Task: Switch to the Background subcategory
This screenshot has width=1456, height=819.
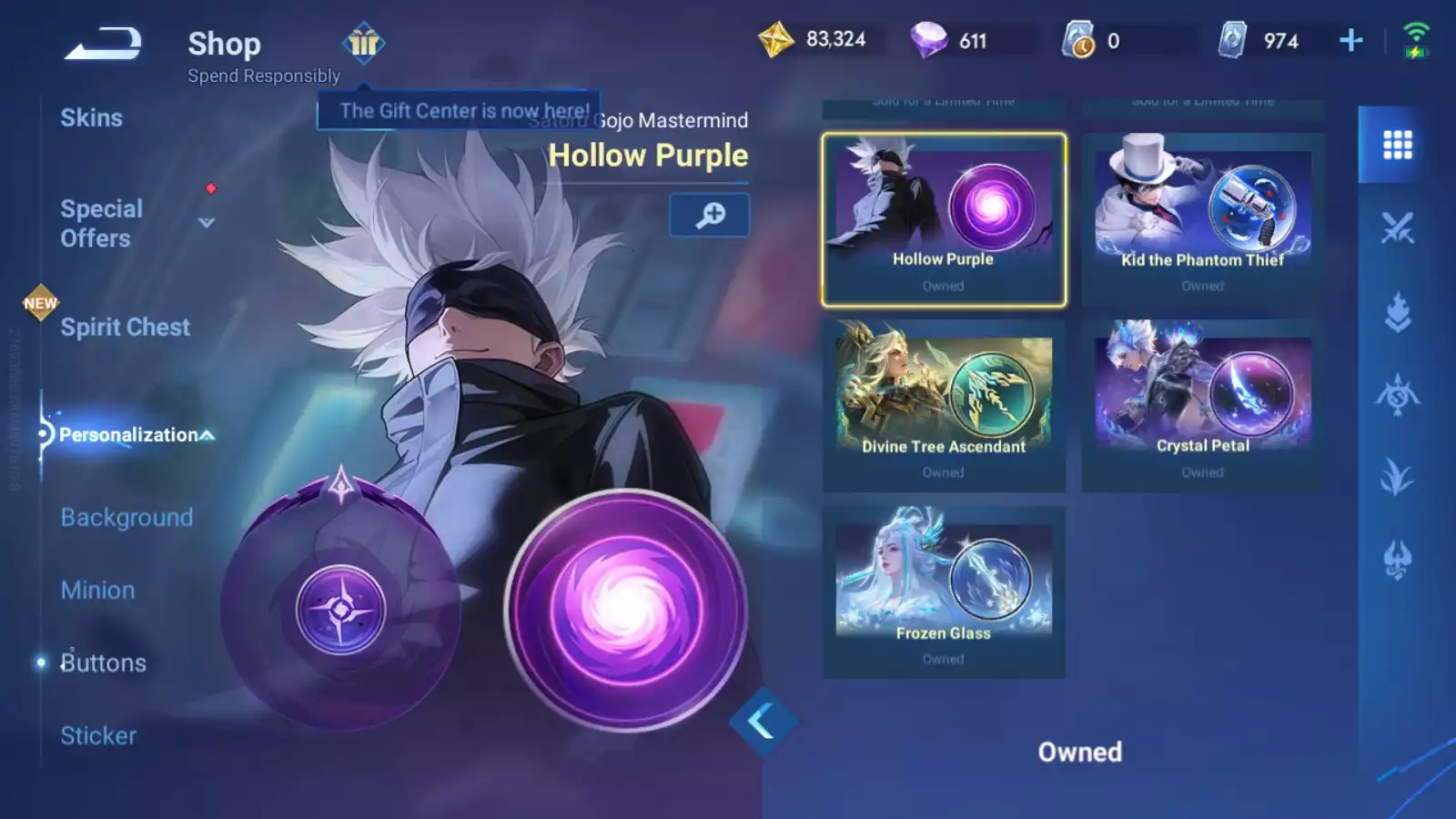Action: [x=126, y=518]
